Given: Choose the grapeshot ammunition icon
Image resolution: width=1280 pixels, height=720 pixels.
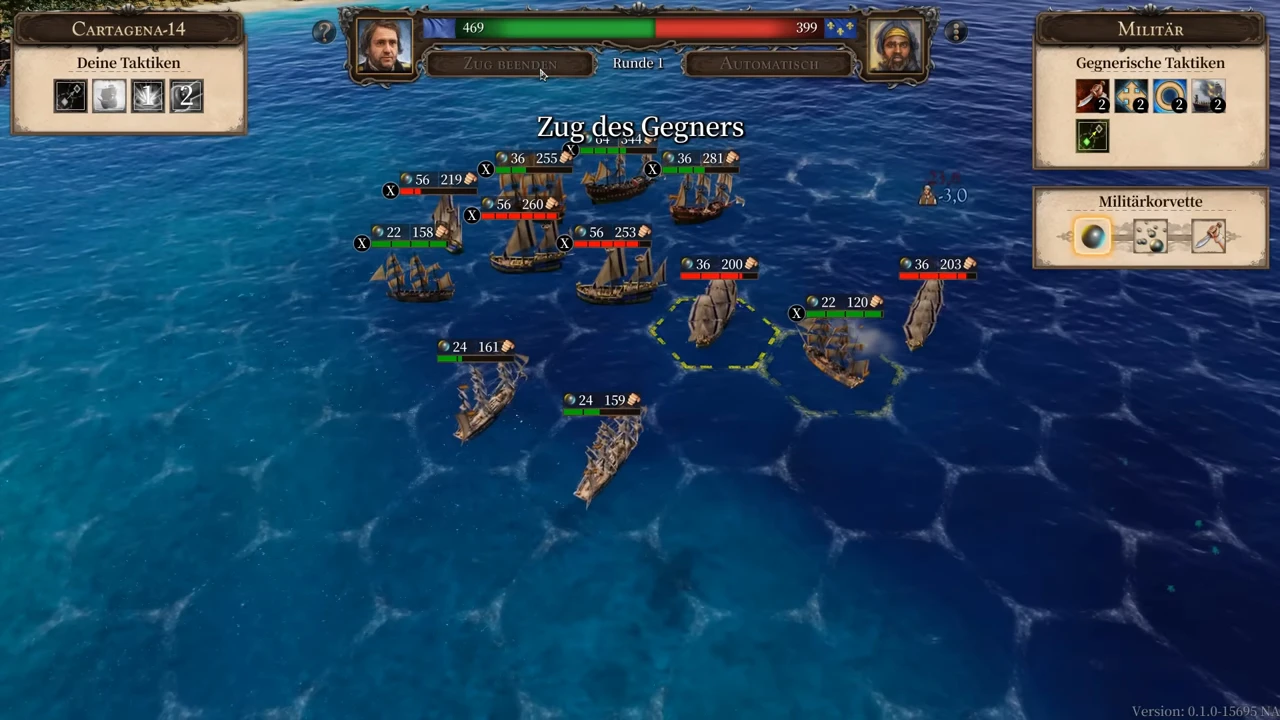Looking at the screenshot, I should pos(1150,237).
